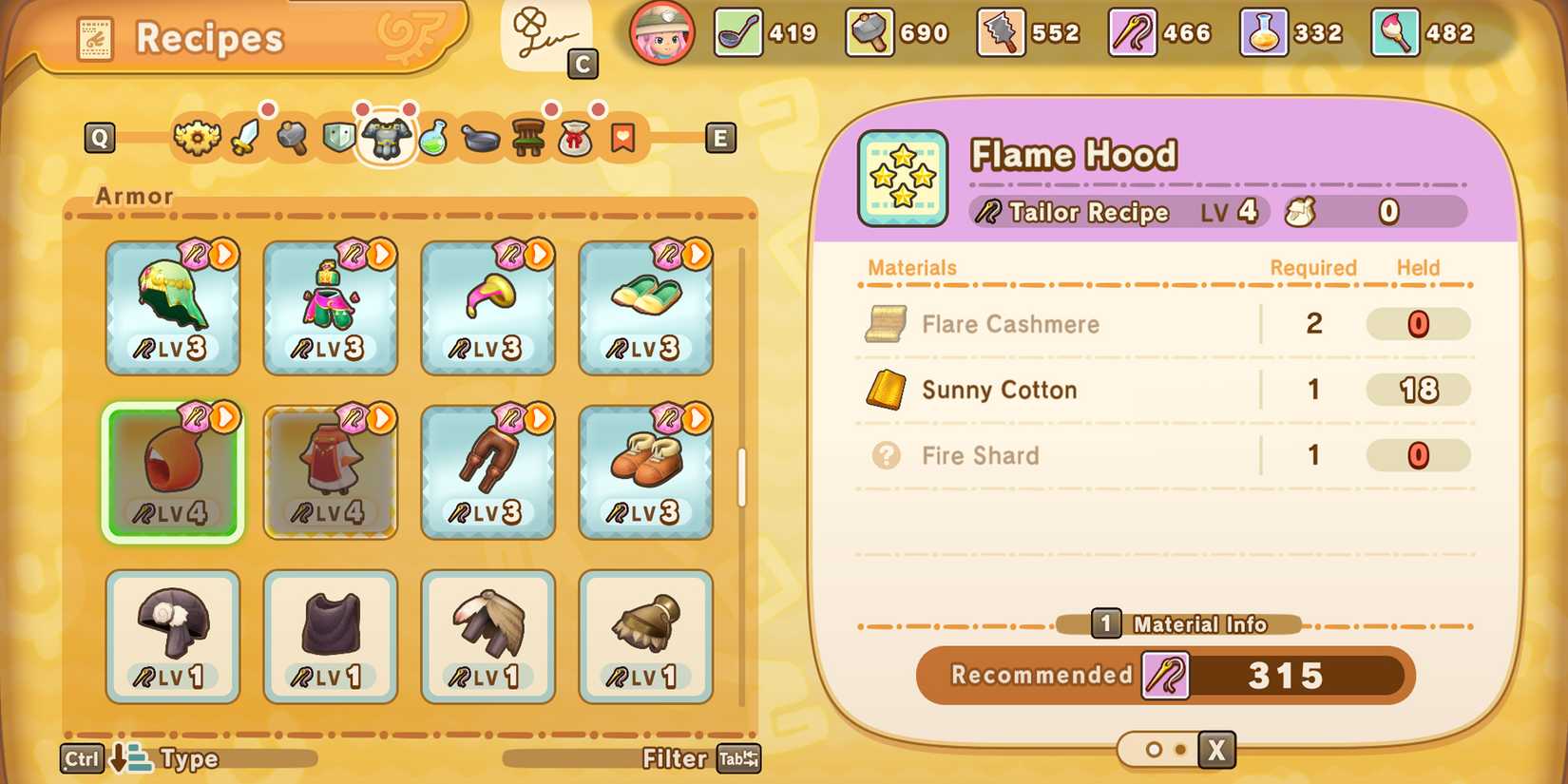Select the hammer tools recipe category
Image resolution: width=1568 pixels, height=784 pixels.
pos(291,138)
